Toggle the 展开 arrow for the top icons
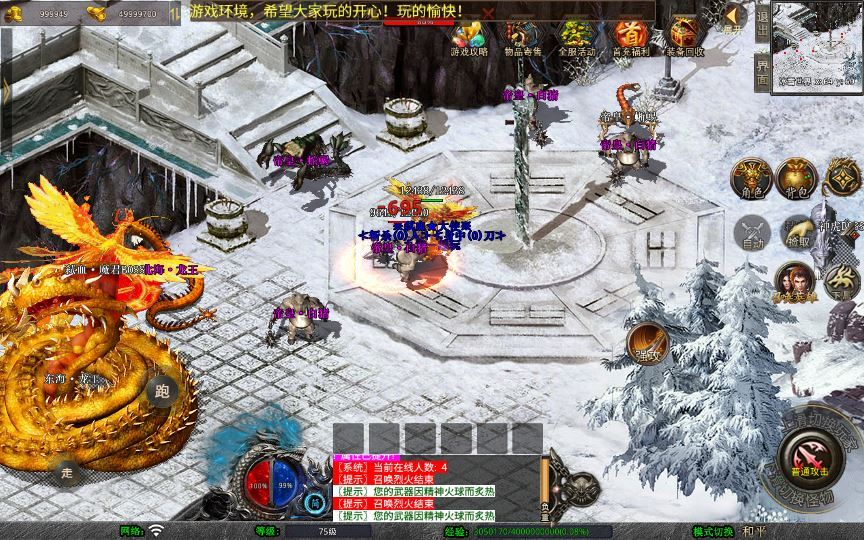The width and height of the screenshot is (864, 540). pos(734,18)
